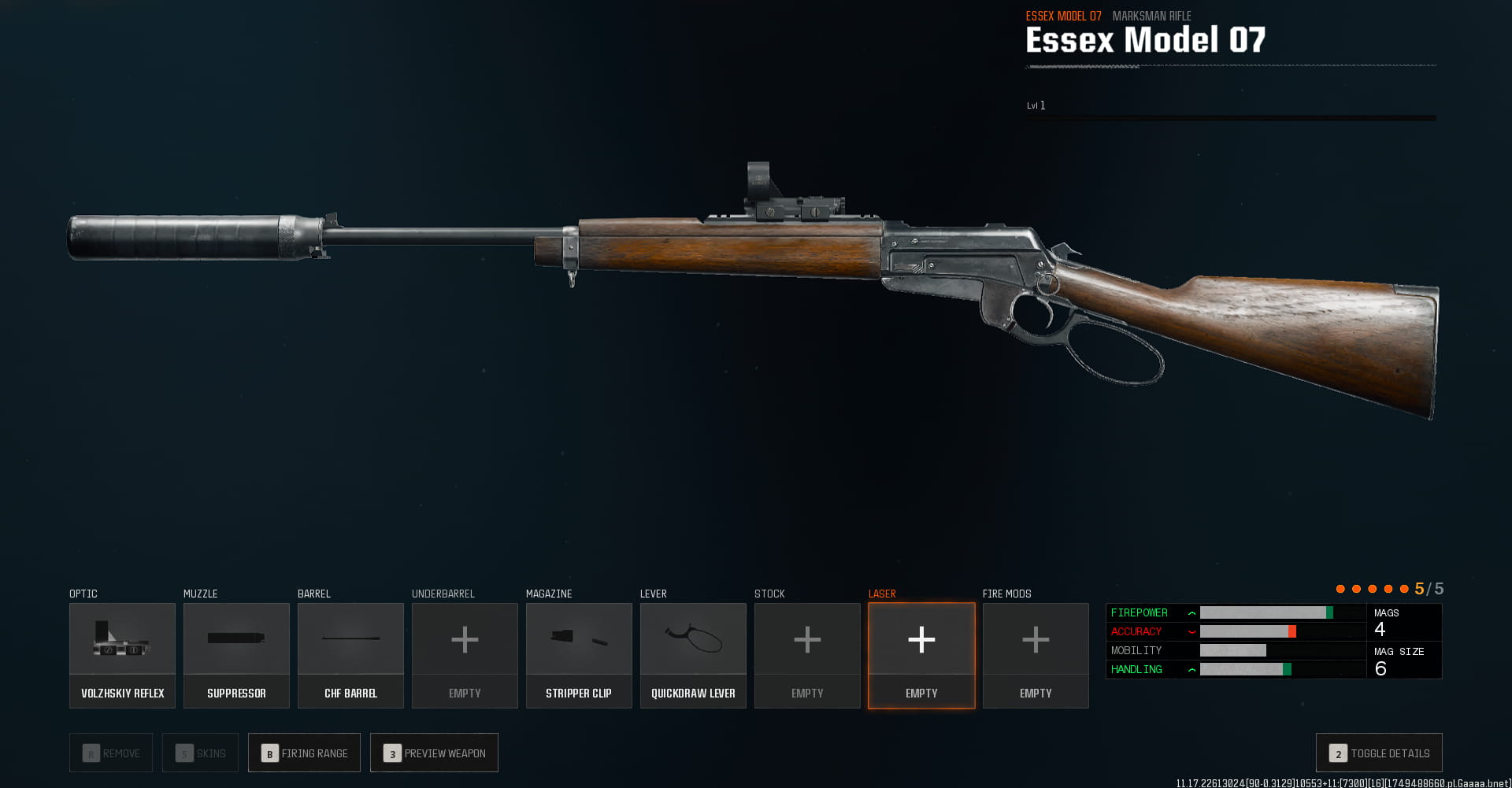
Task: Select the Volzhskiy Reflex optic slot
Action: [122, 655]
